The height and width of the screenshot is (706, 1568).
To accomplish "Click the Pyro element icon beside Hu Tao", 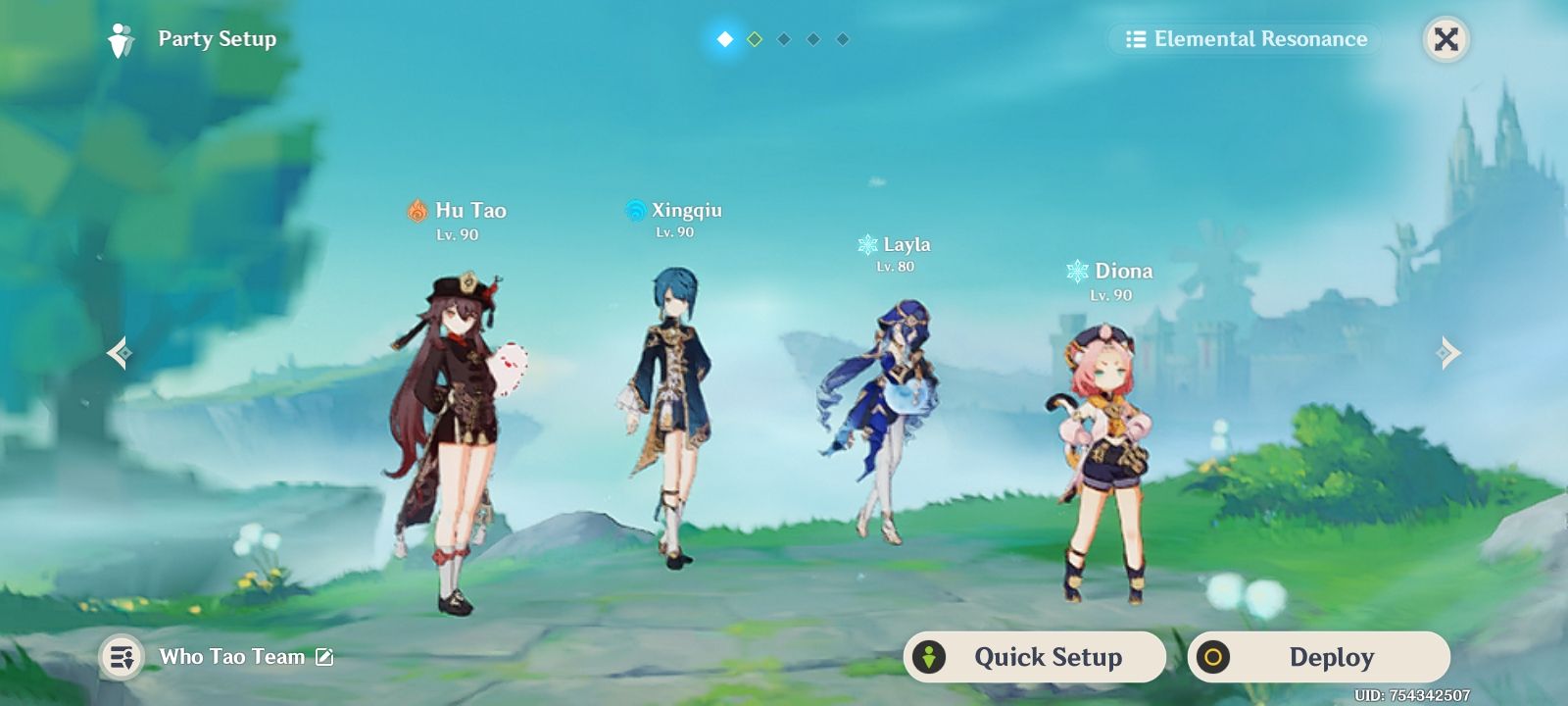I will [x=416, y=210].
